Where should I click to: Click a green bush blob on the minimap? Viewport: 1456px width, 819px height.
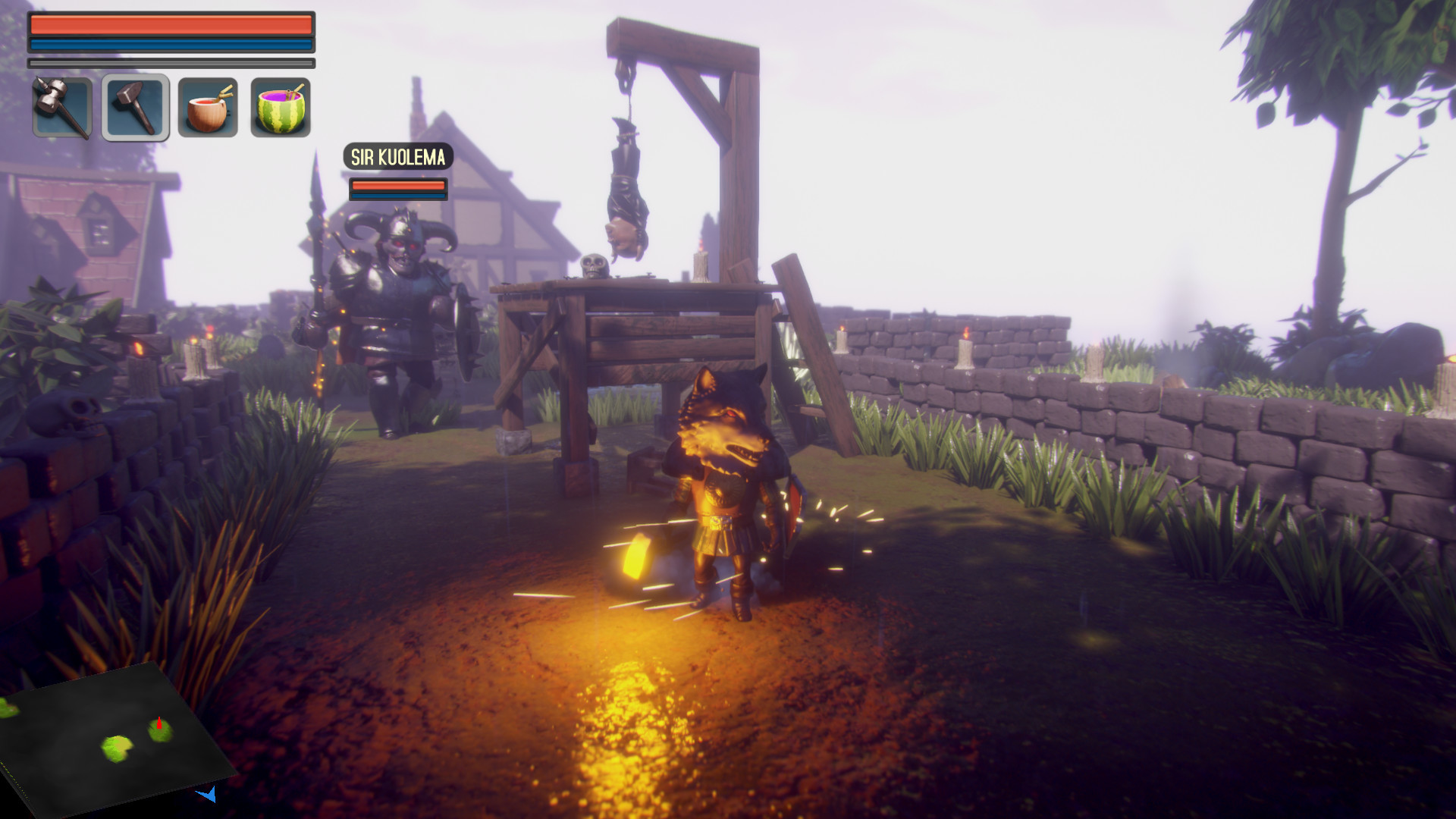click(x=117, y=748)
